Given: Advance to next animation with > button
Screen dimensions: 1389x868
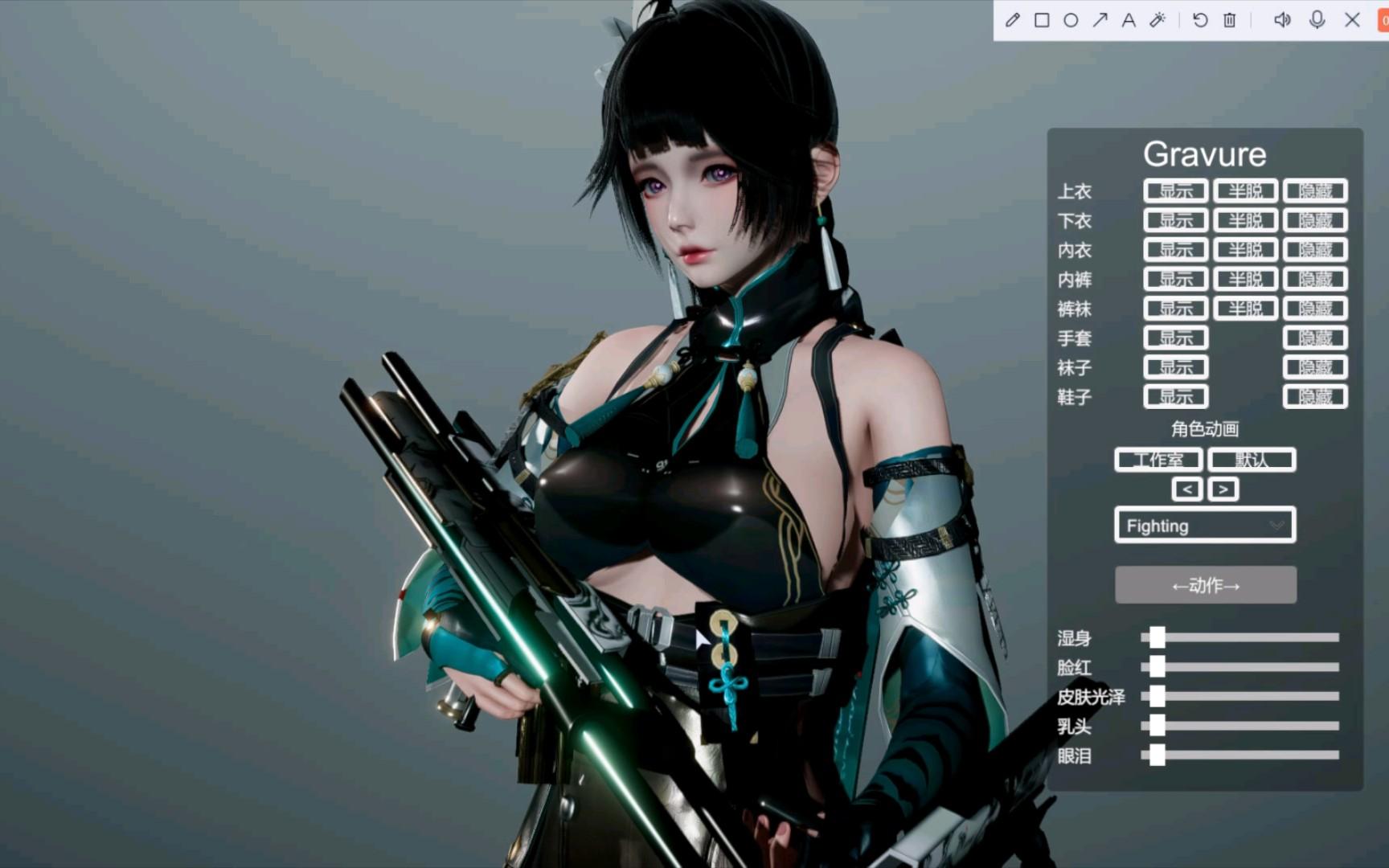Looking at the screenshot, I should tap(1223, 489).
